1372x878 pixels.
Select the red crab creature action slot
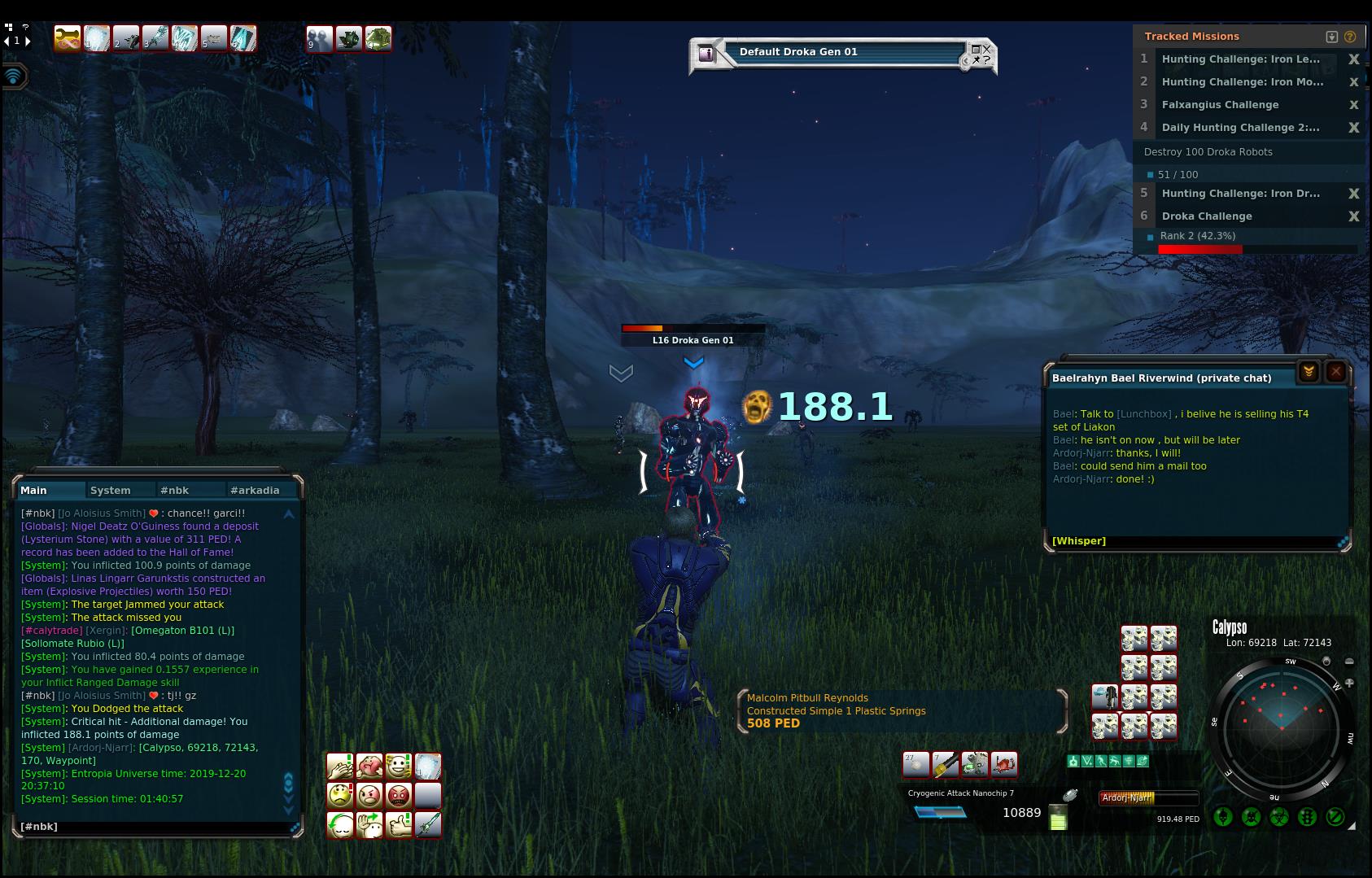tap(1005, 764)
